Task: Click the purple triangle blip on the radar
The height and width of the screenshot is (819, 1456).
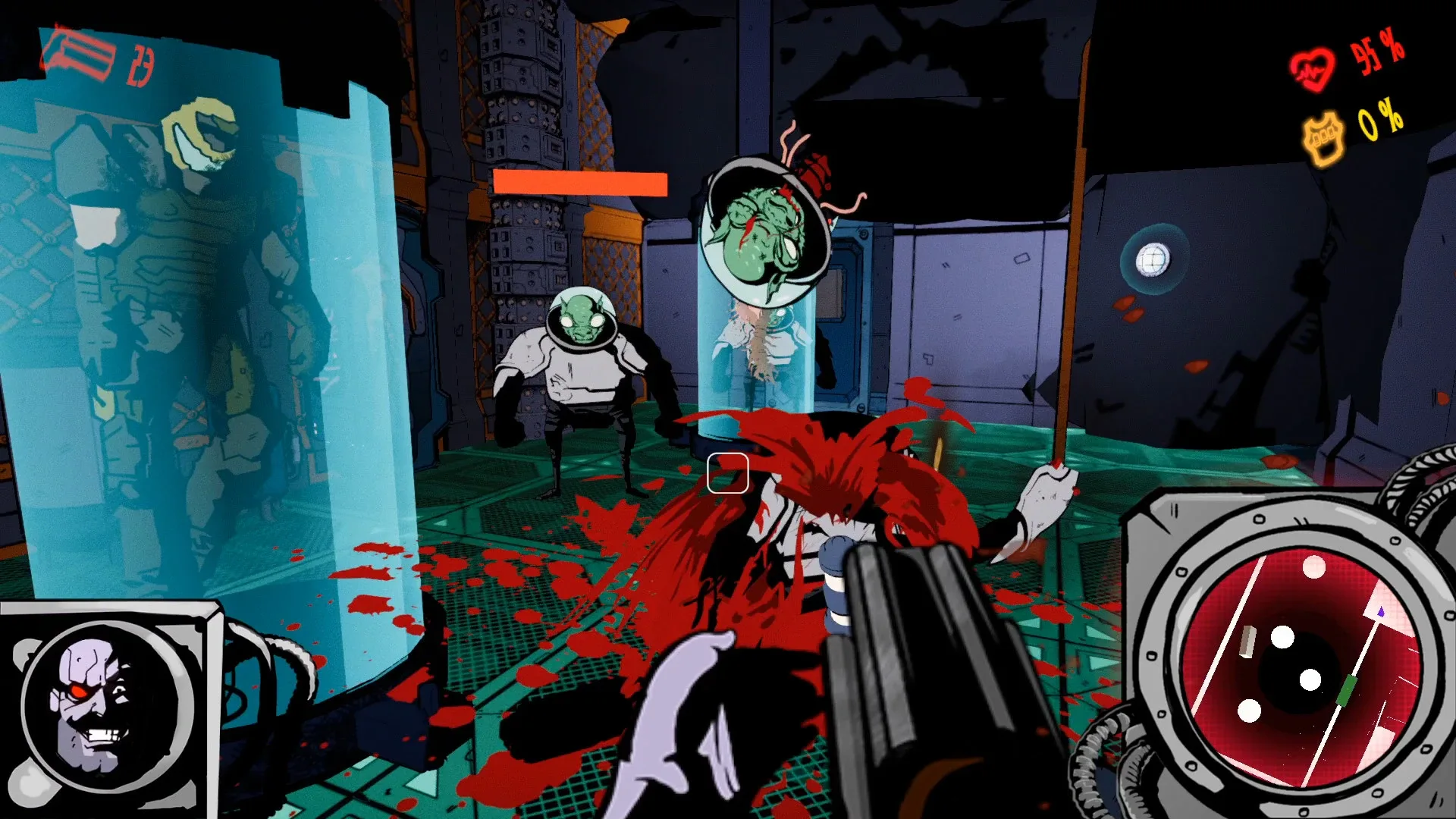Action: click(x=1382, y=610)
